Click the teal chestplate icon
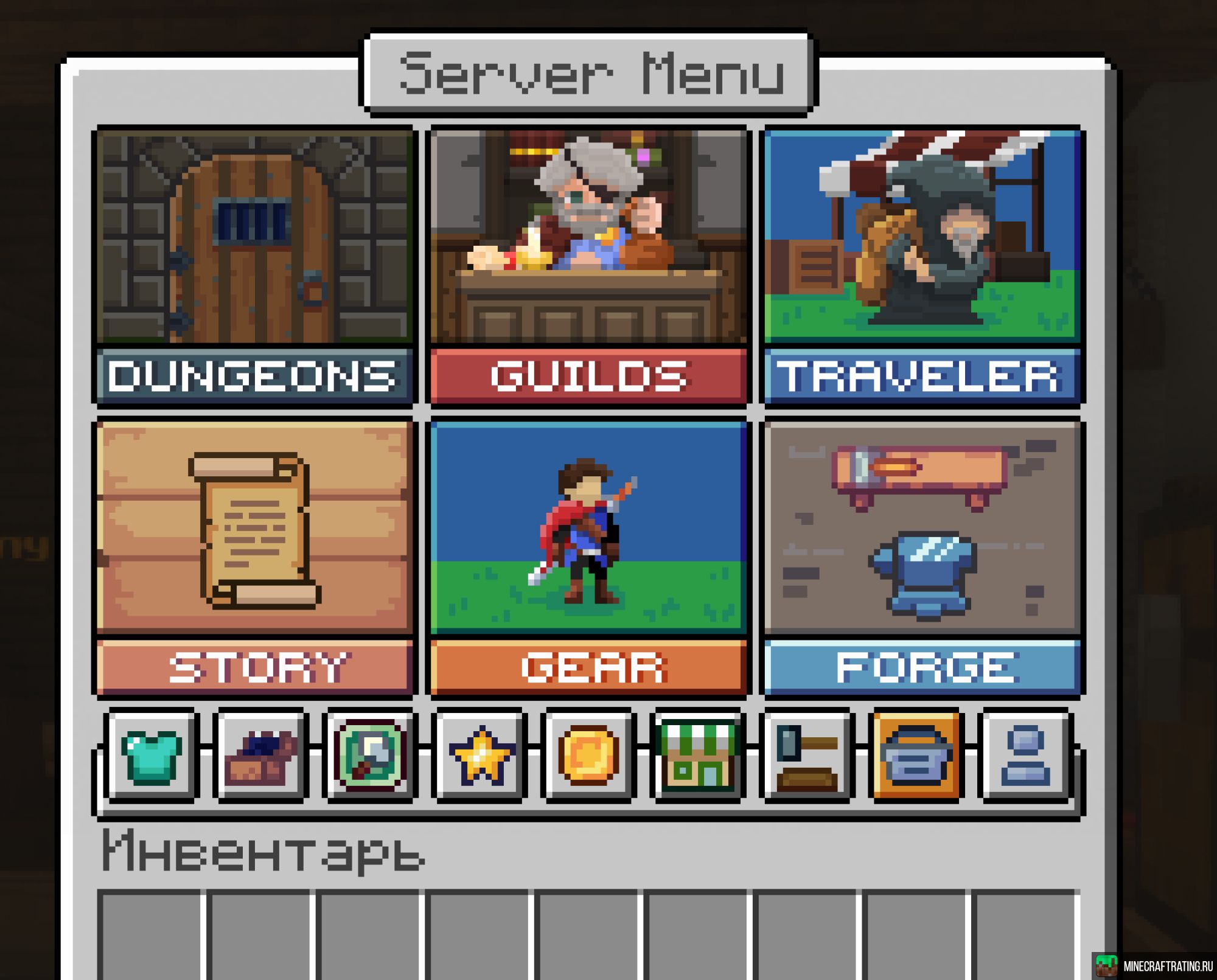The width and height of the screenshot is (1217, 980). coord(152,755)
